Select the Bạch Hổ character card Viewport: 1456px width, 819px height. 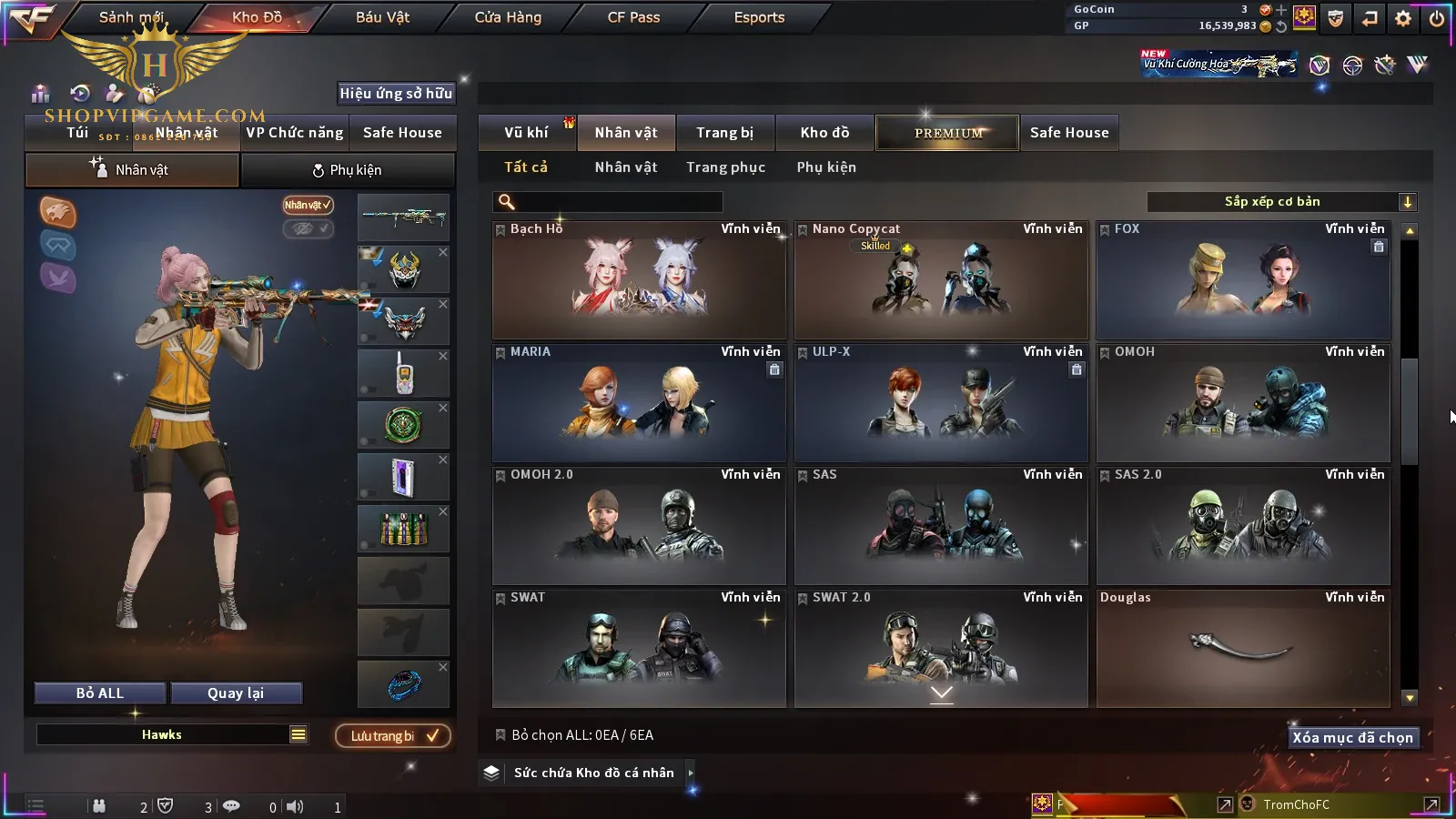tap(639, 280)
